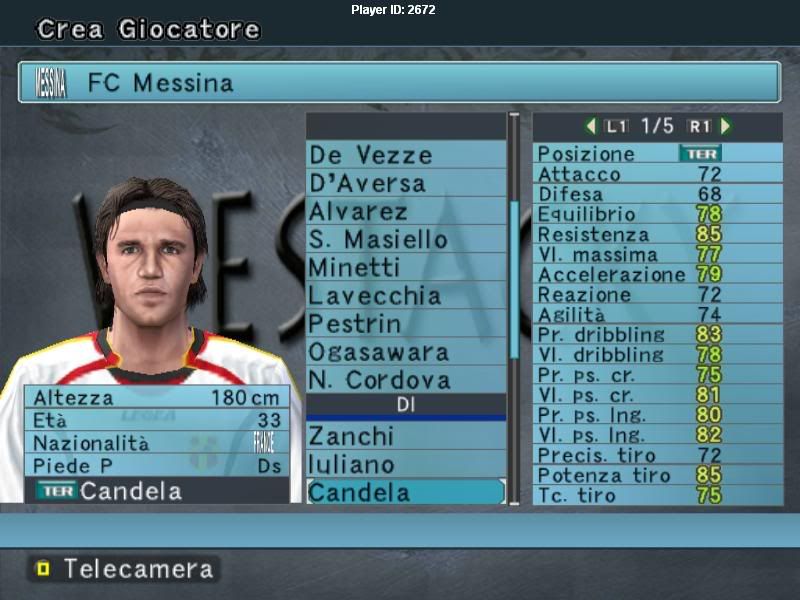Pick Ogasawara from the list
The width and height of the screenshot is (800, 600).
(405, 352)
